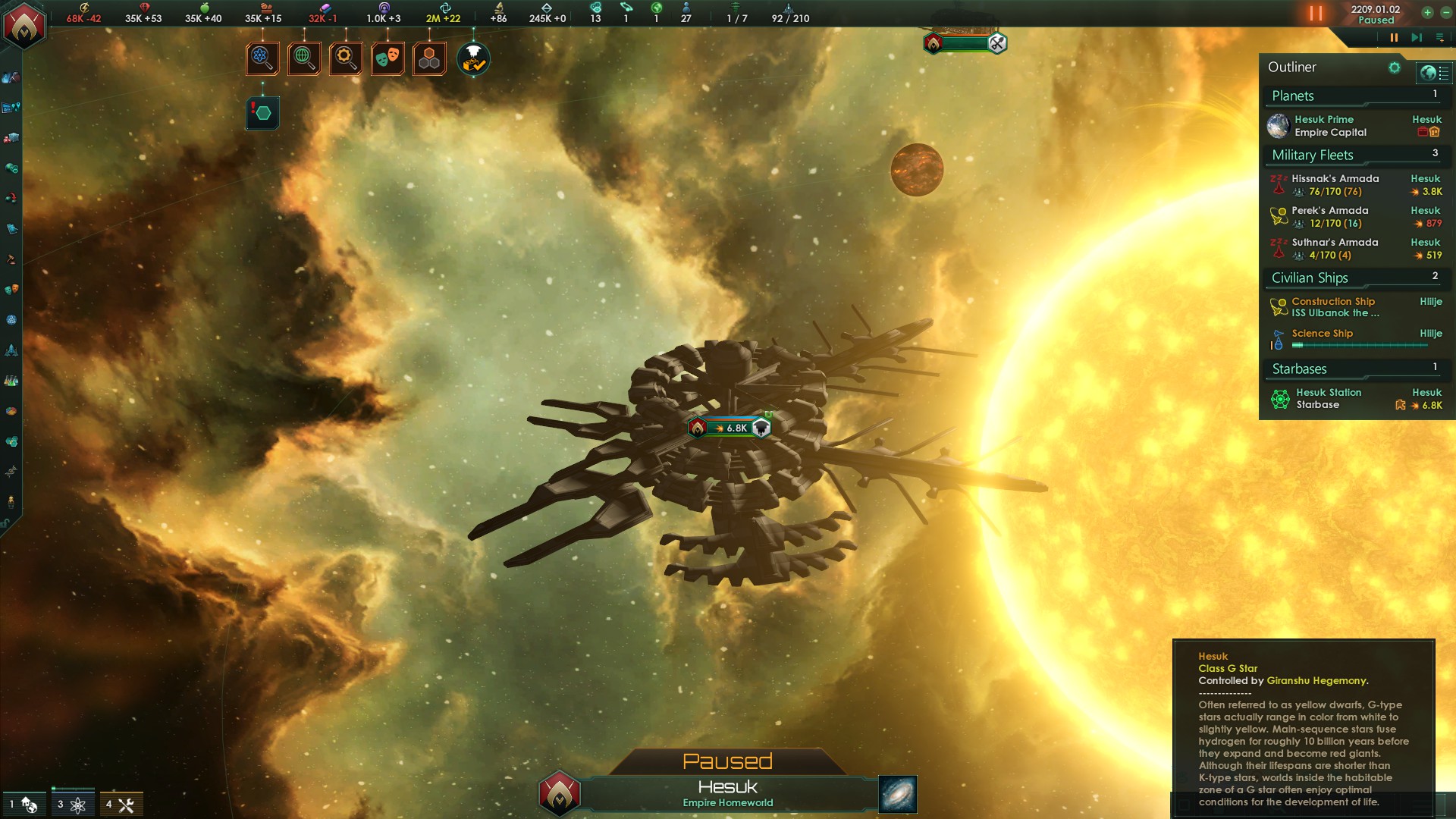This screenshot has width=1456, height=819.
Task: Open the ship construction complete notification
Action: 474,59
